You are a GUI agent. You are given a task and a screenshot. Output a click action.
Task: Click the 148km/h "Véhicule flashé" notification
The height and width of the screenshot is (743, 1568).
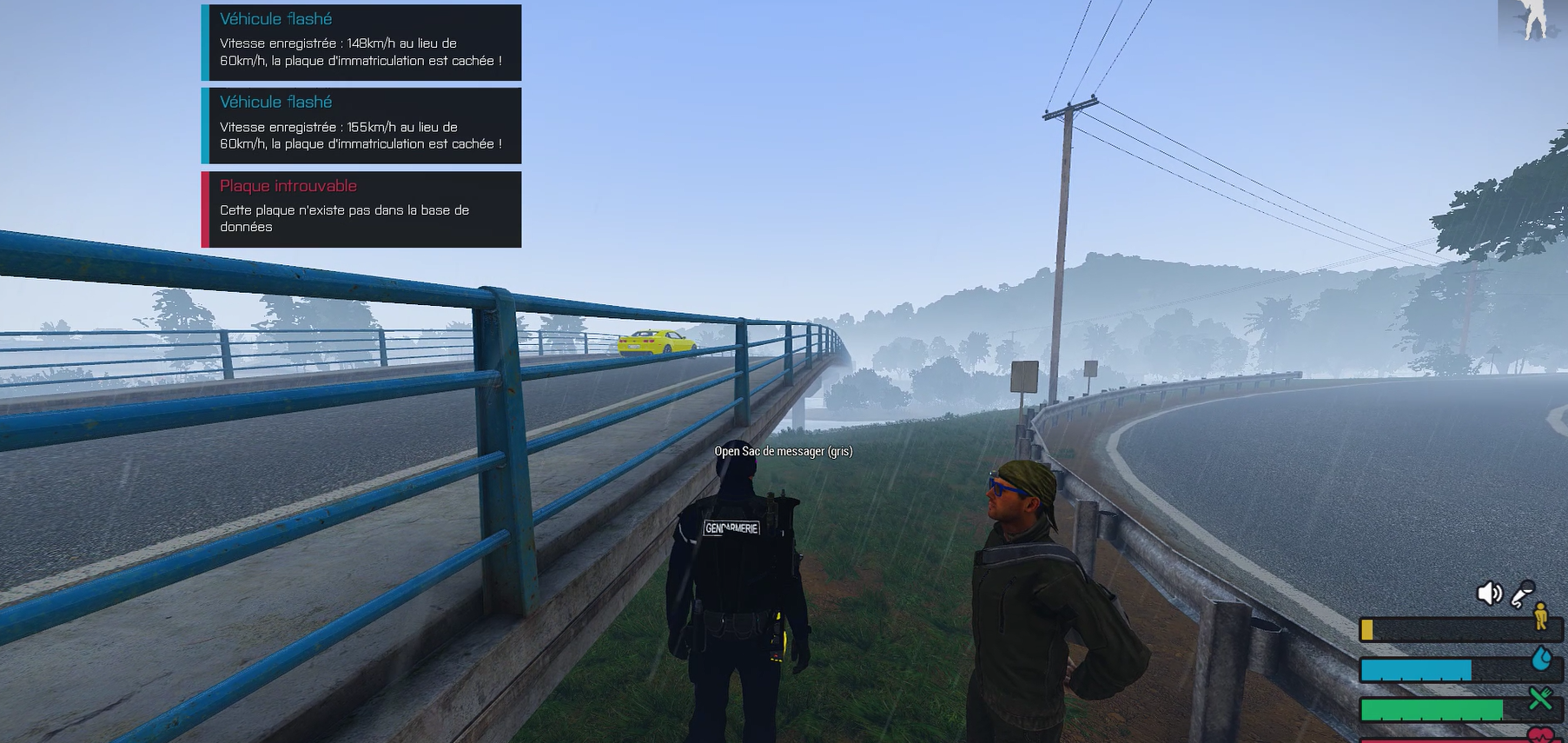coord(361,43)
